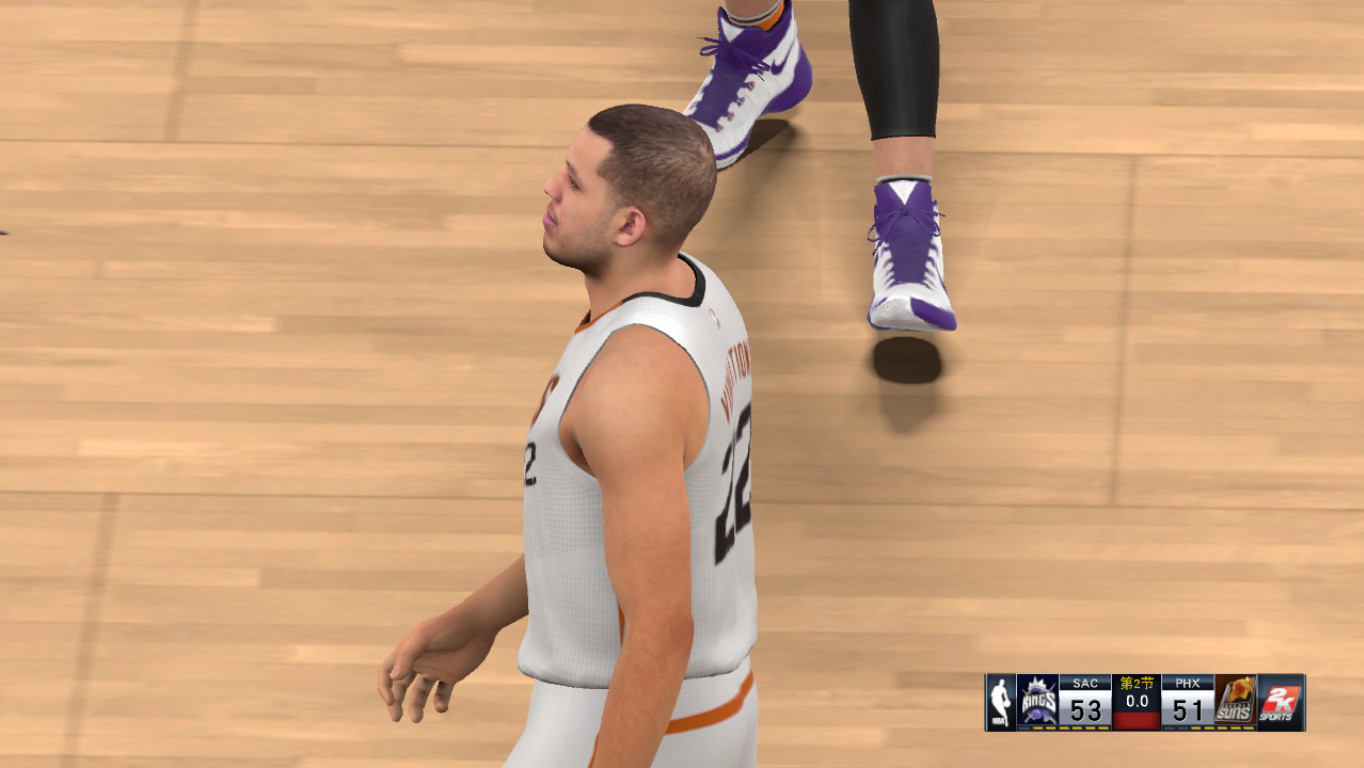
Task: Expand the SAC team score panel
Action: point(1086,700)
